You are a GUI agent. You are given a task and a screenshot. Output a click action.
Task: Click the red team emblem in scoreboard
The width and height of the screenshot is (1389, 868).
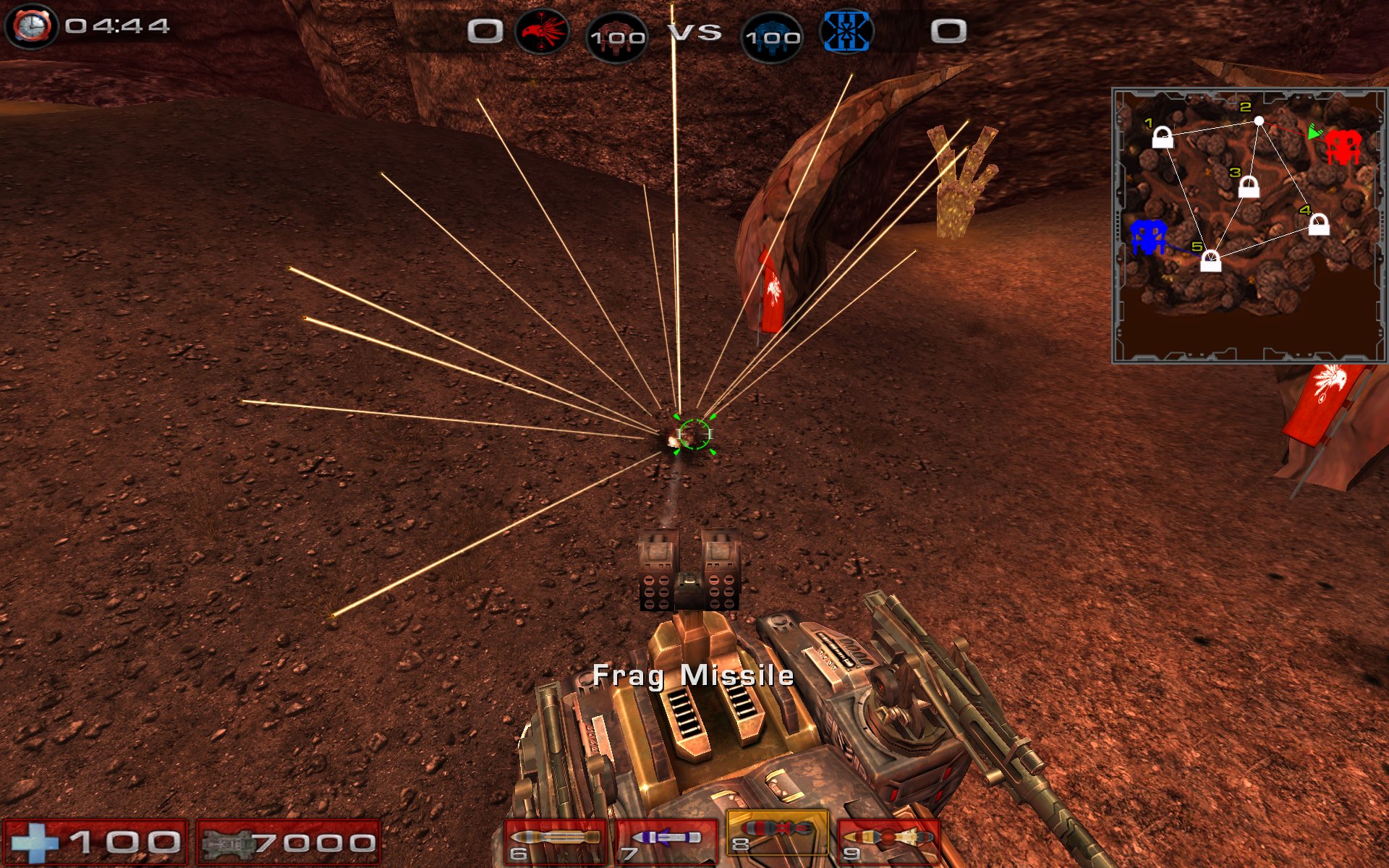tap(541, 31)
